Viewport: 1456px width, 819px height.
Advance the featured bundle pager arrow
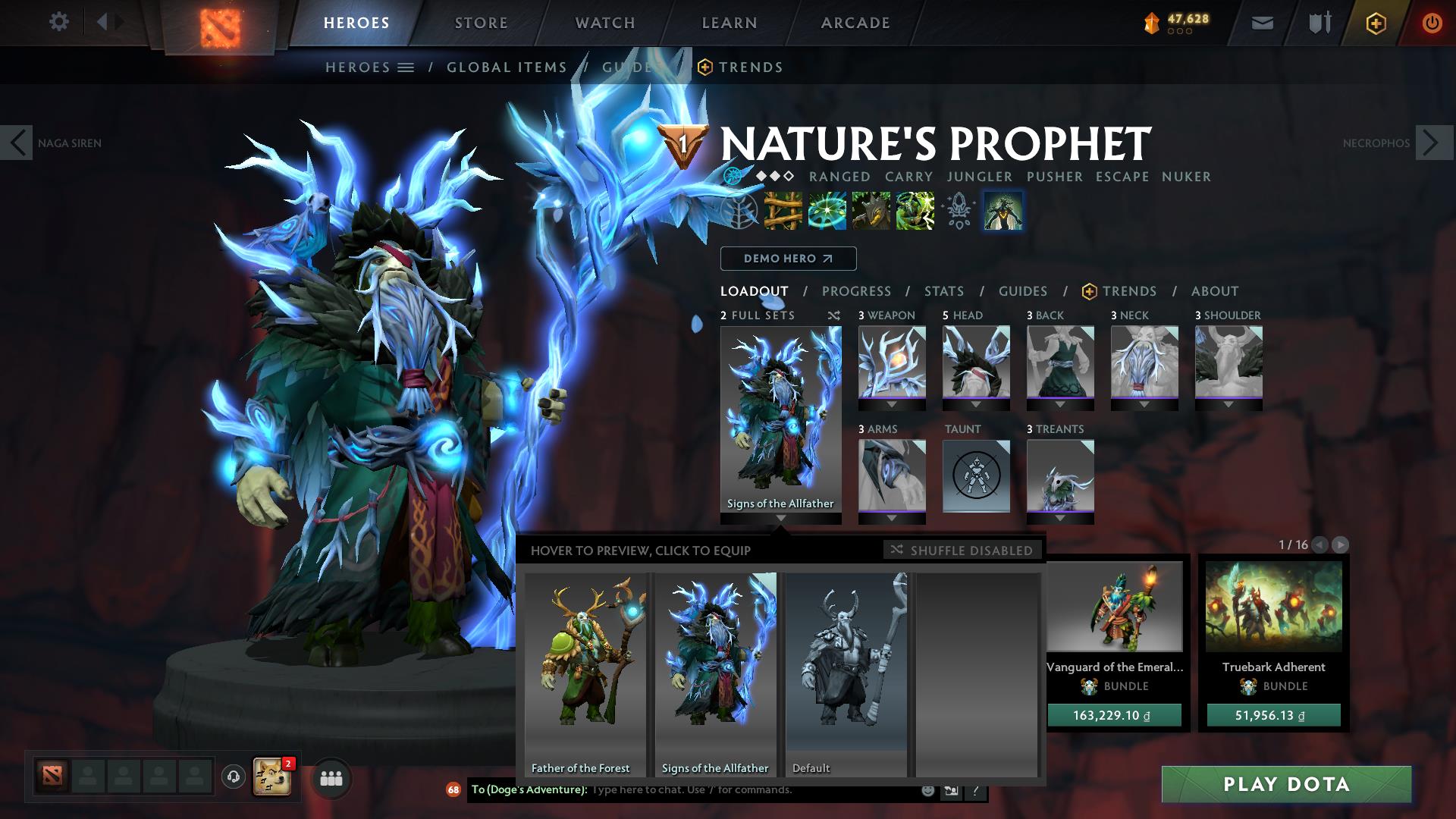[1342, 544]
